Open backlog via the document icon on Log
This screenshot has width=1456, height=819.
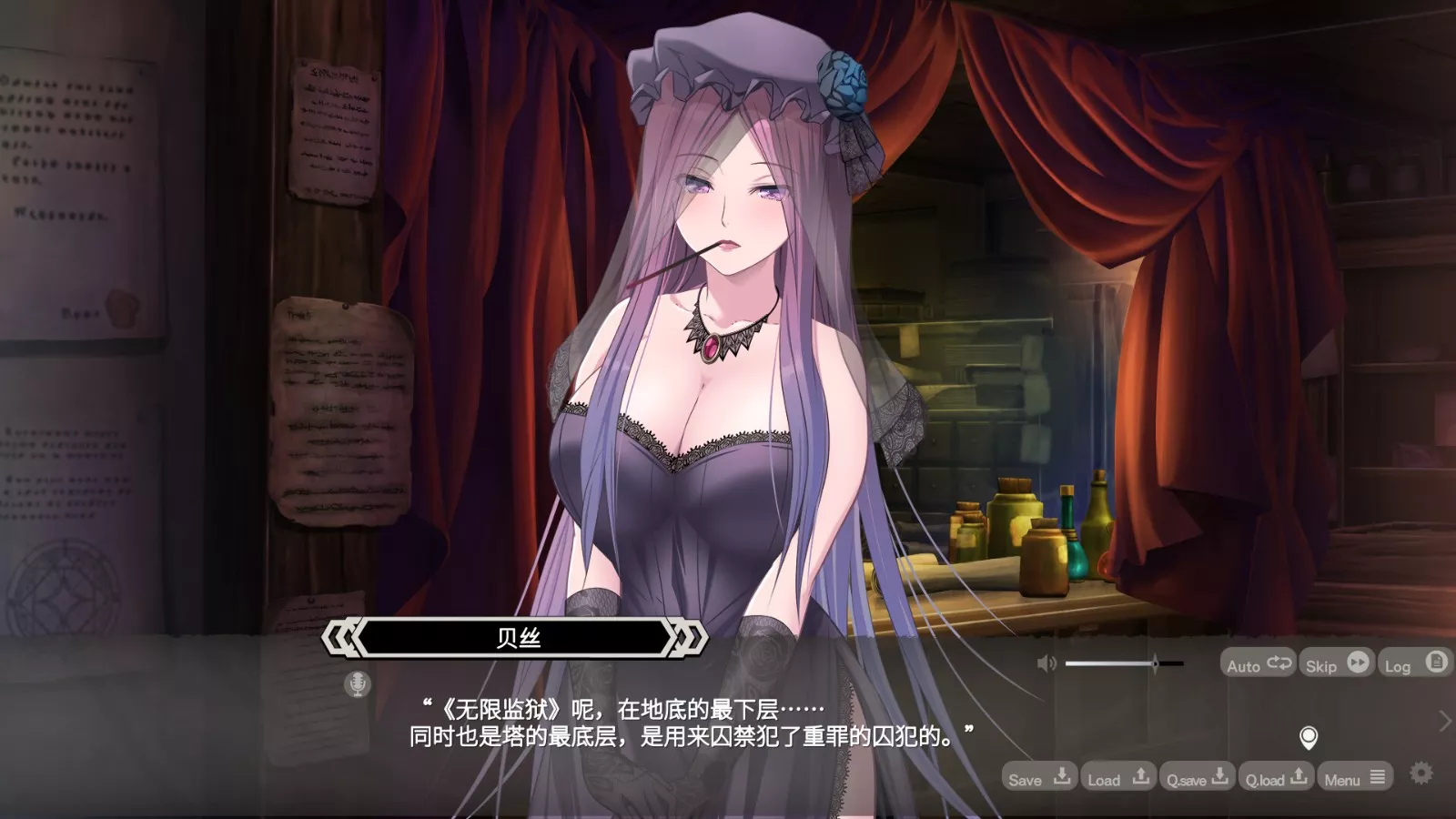point(1435,663)
